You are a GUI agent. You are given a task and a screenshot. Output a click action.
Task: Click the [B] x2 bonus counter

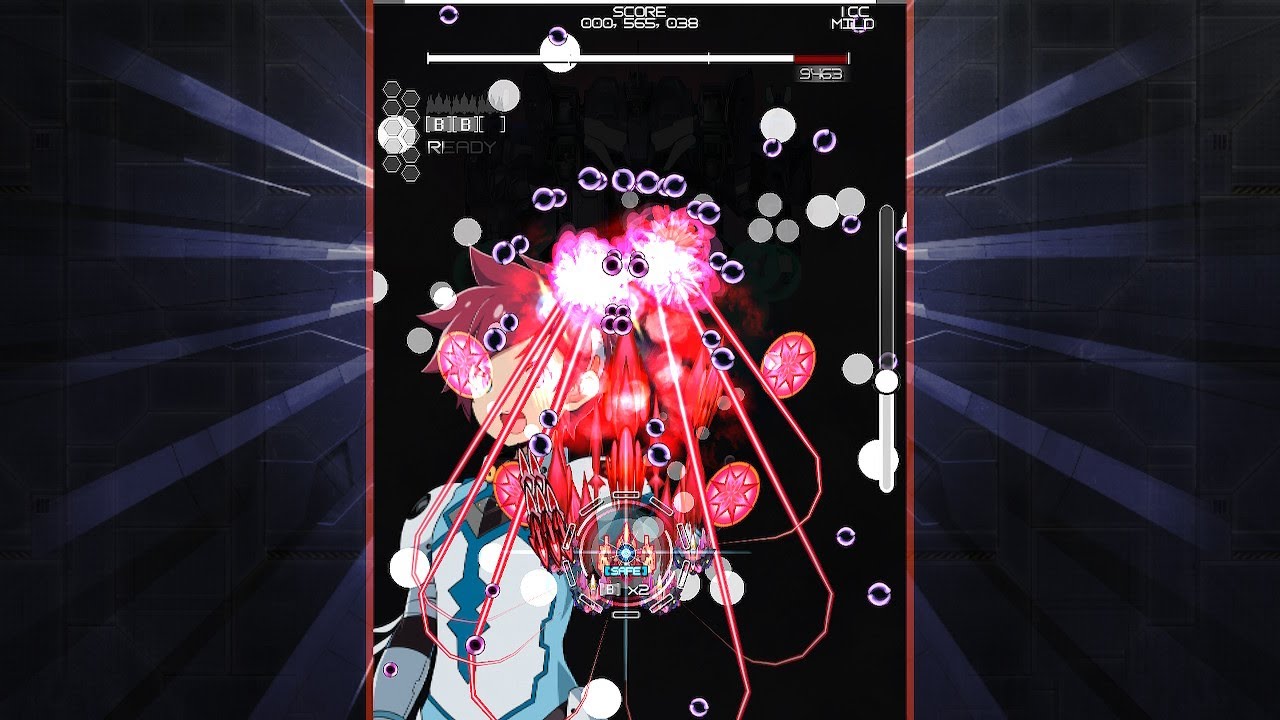pyautogui.click(x=625, y=589)
